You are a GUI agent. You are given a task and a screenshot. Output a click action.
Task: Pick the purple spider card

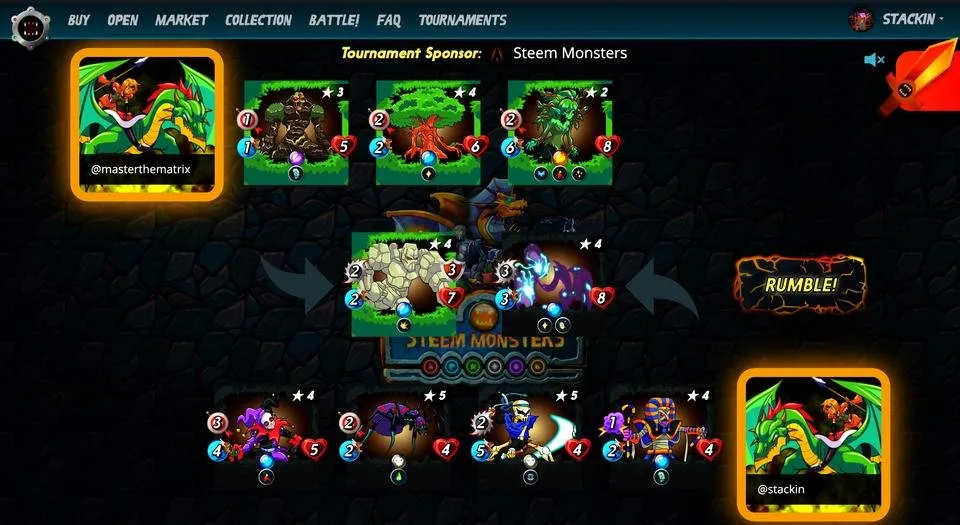[398, 434]
